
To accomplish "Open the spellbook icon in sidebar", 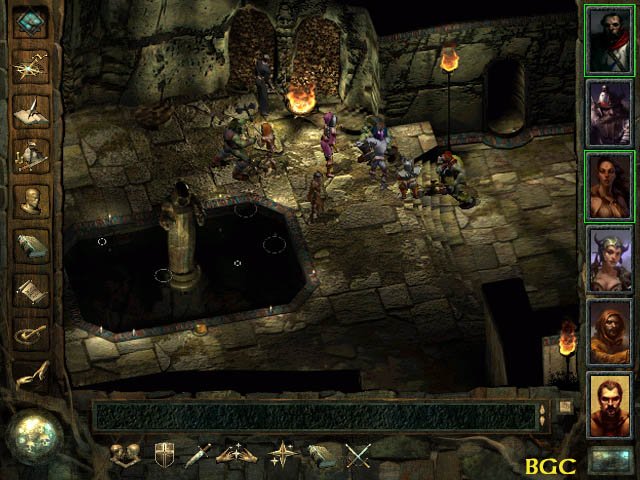I will (33, 245).
